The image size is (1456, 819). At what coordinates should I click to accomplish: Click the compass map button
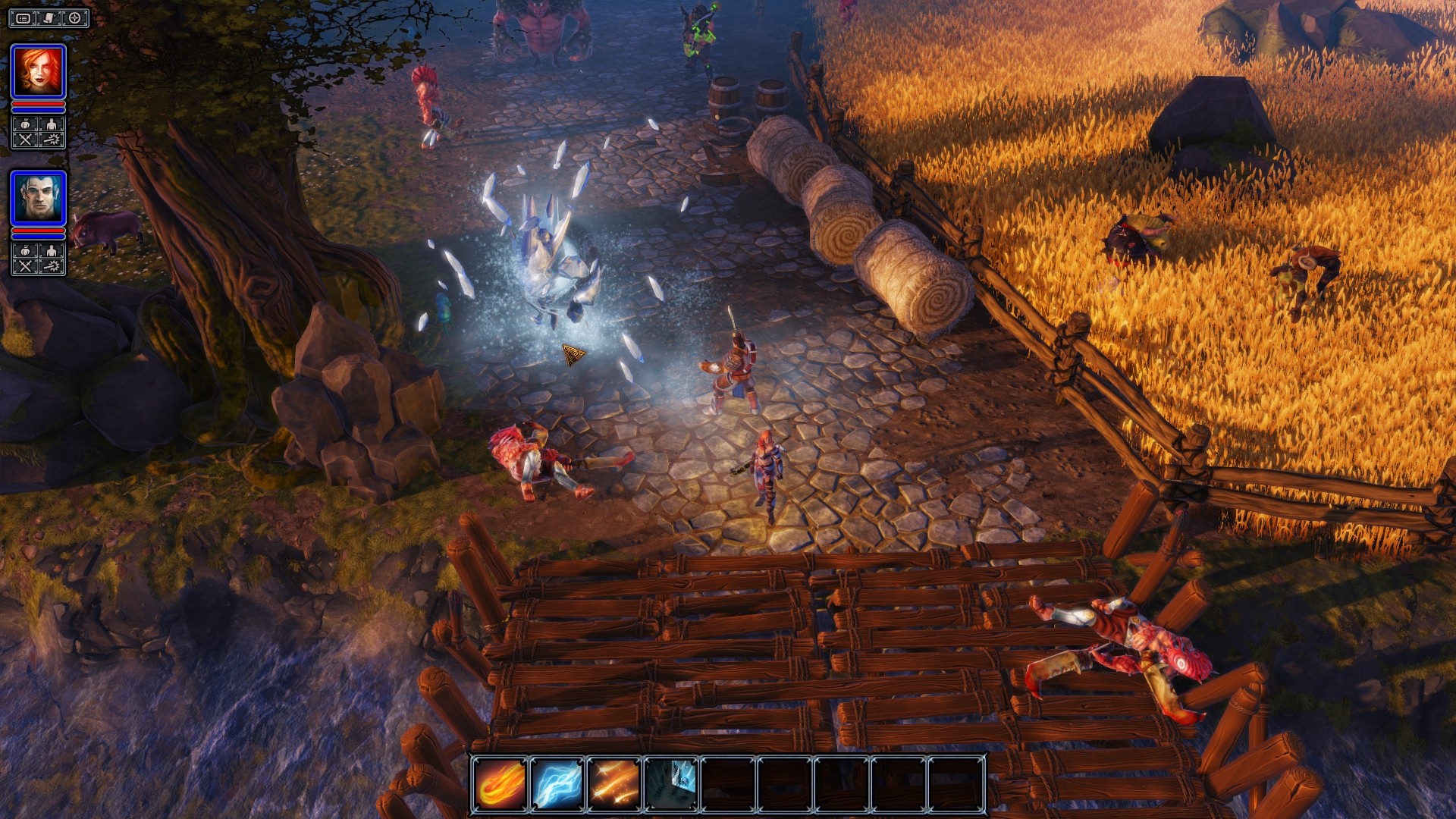75,18
